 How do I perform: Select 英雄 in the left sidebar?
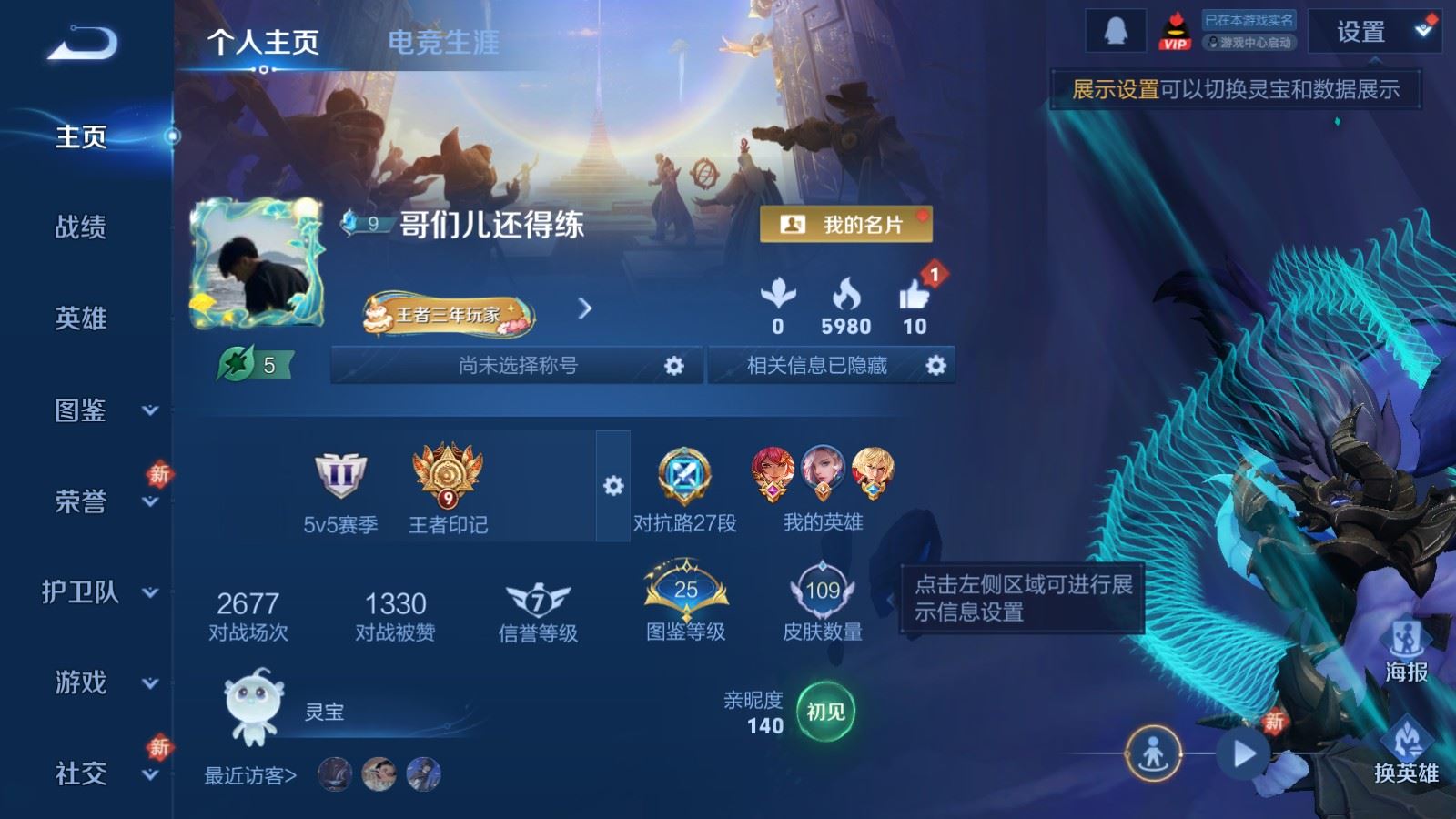click(81, 318)
